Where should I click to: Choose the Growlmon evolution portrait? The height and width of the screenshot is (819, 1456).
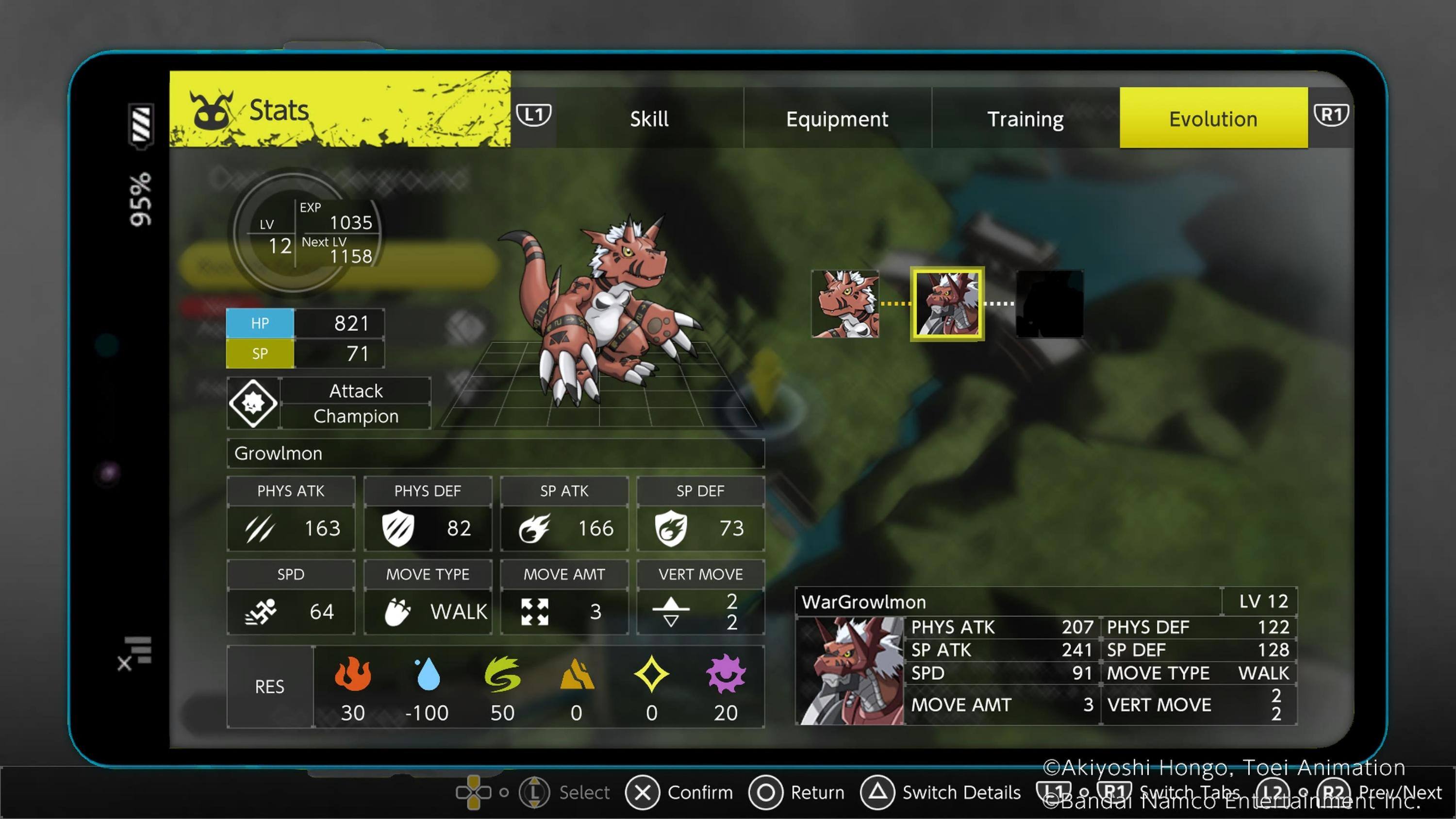click(x=845, y=304)
